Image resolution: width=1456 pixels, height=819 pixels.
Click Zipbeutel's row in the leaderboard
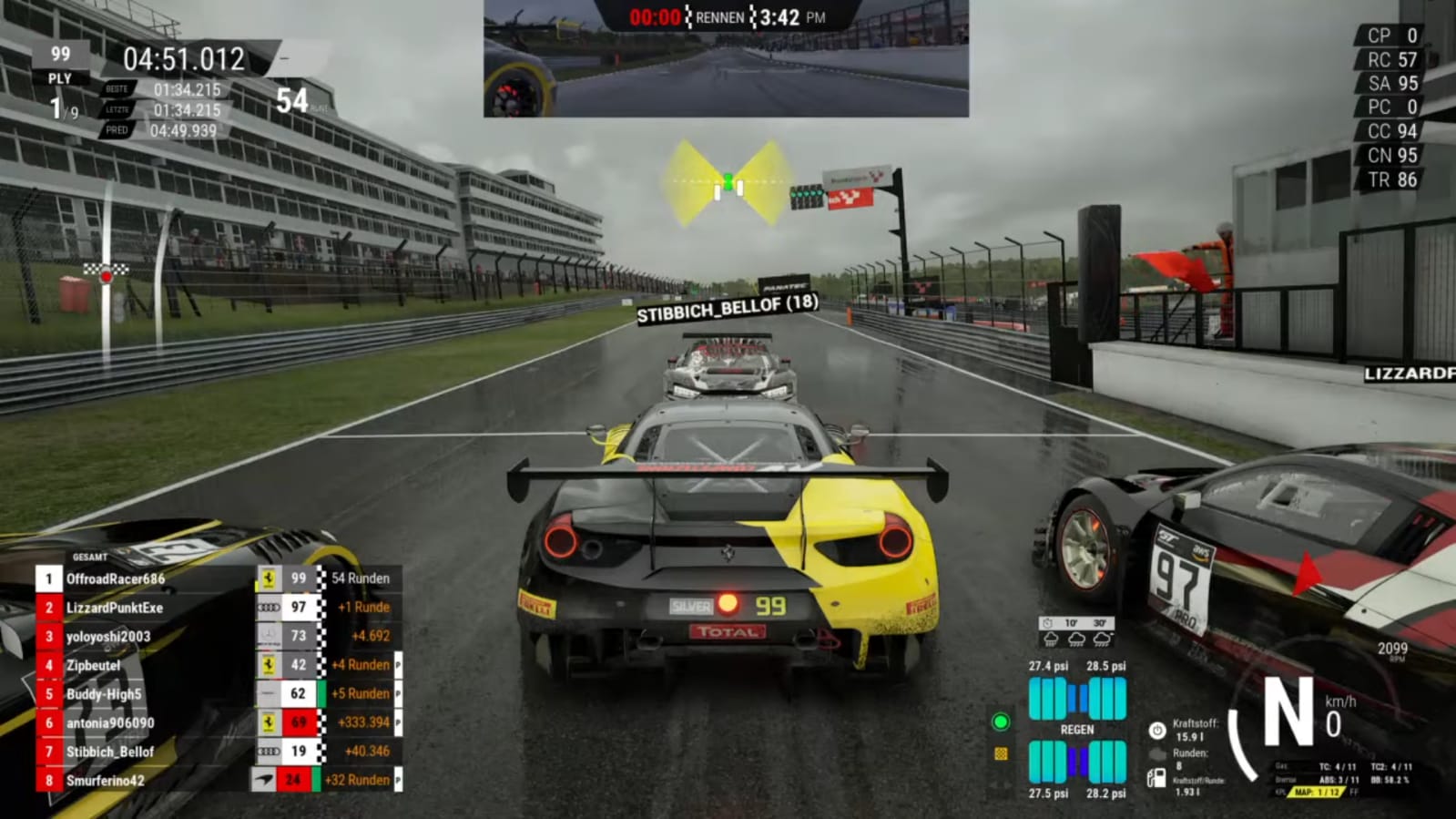pyautogui.click(x=93, y=665)
